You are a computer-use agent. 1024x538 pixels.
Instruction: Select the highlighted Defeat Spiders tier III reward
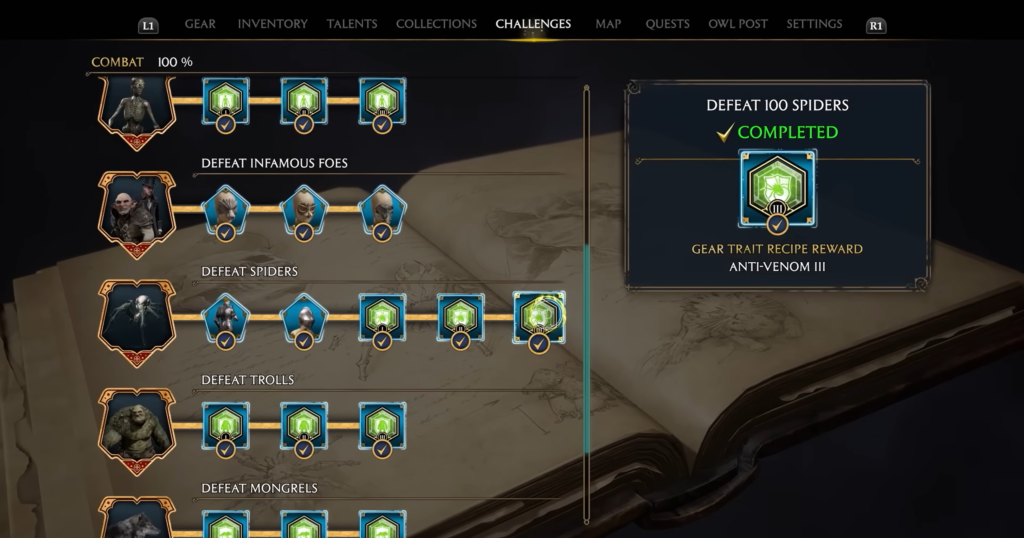[538, 318]
